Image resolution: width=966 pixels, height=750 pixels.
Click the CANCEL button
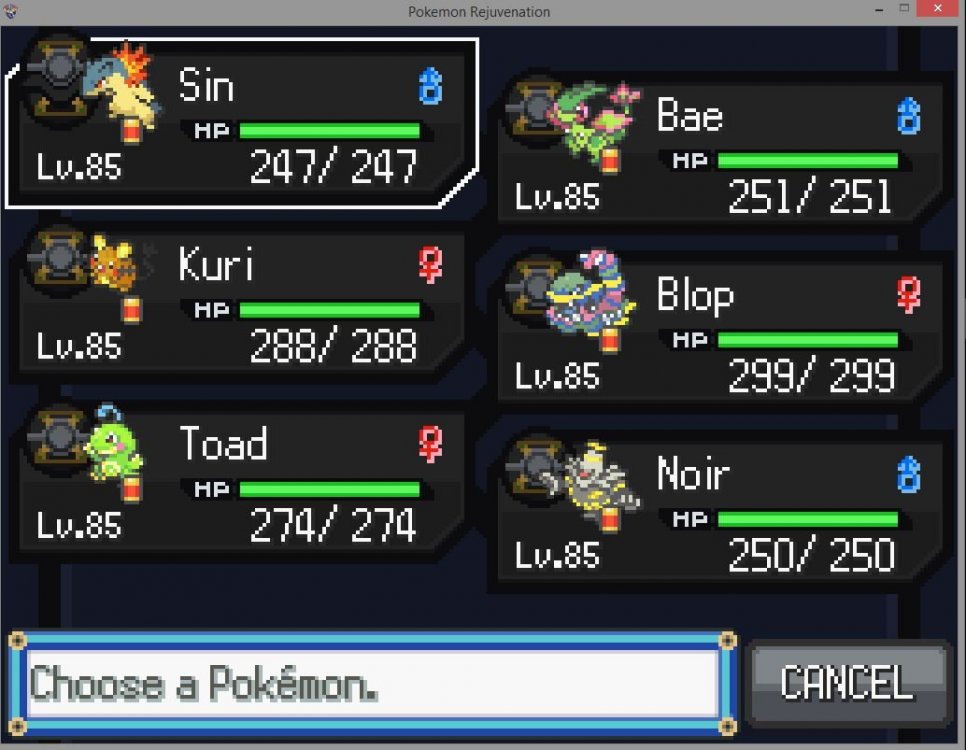tap(847, 683)
